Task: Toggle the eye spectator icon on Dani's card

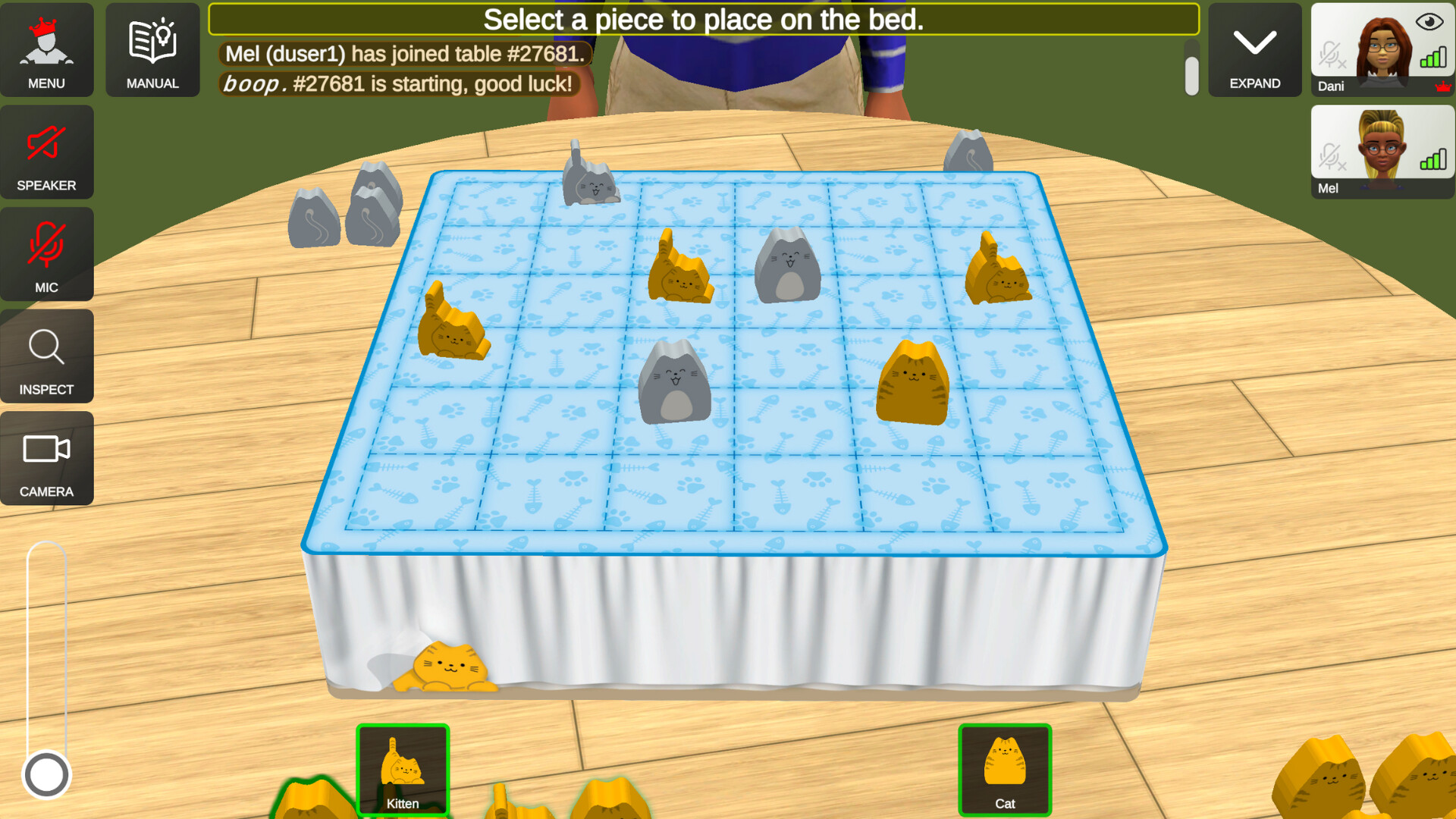Action: coord(1428,21)
